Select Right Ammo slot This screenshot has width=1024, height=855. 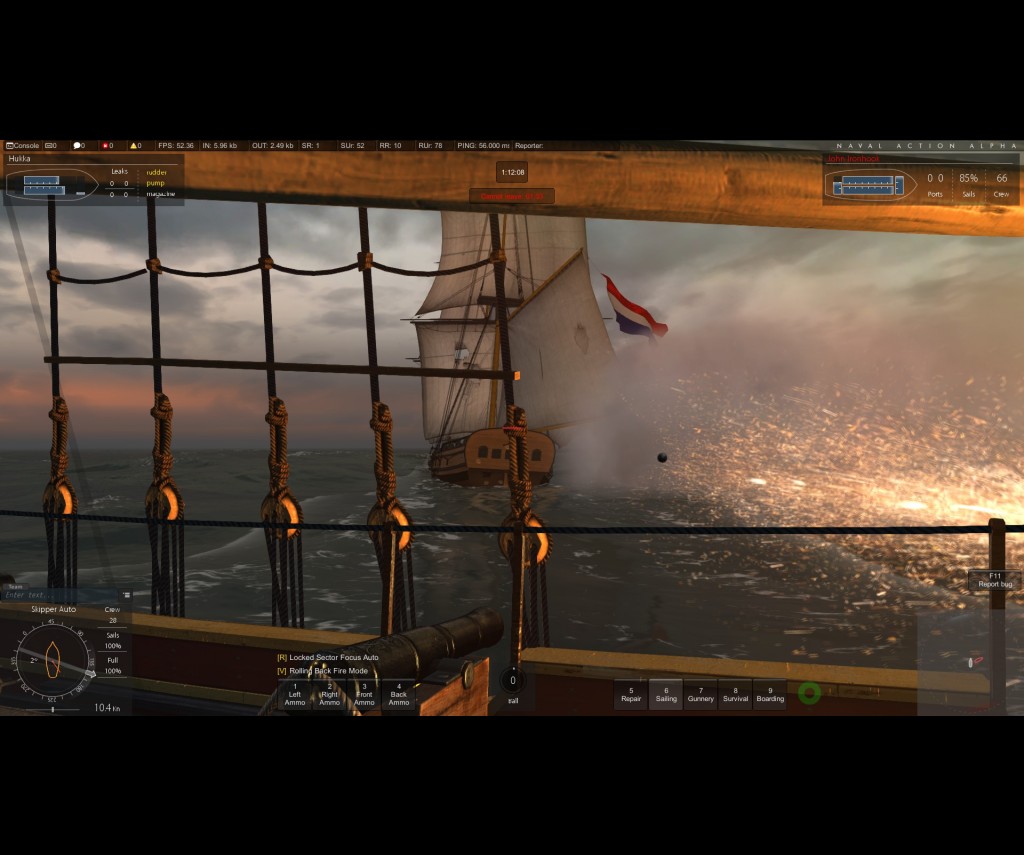click(329, 694)
